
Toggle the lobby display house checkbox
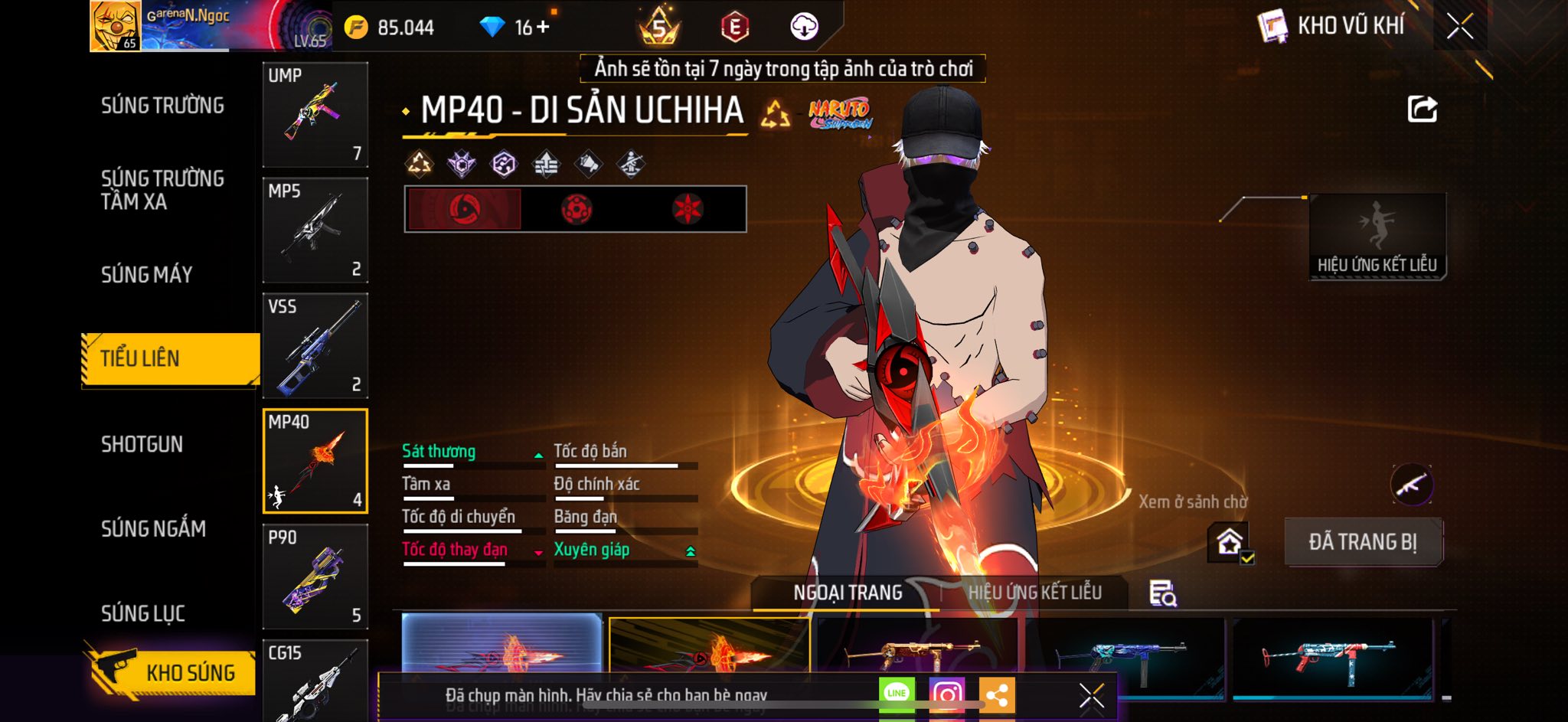1230,543
